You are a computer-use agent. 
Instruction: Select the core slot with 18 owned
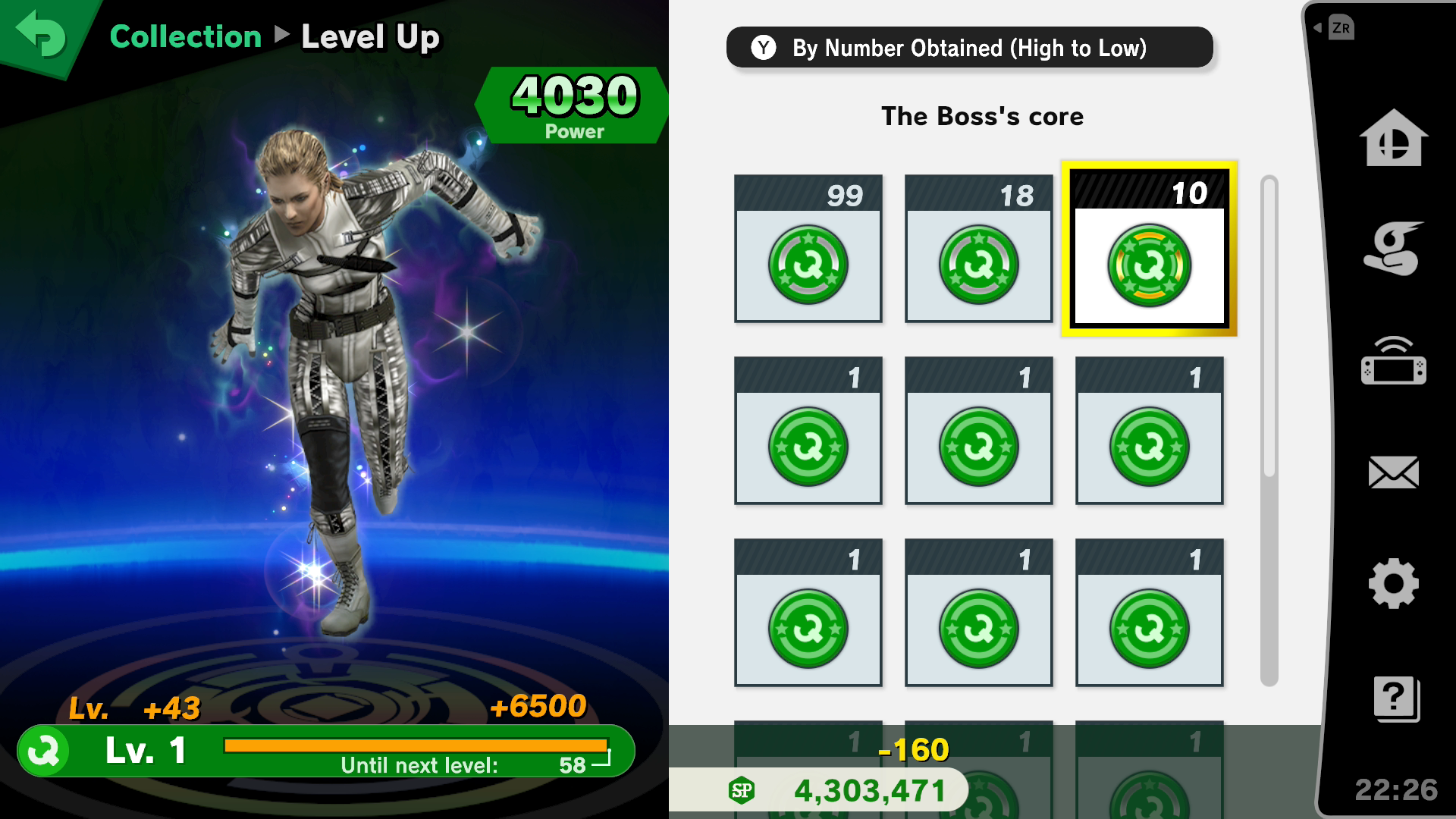pos(978,249)
